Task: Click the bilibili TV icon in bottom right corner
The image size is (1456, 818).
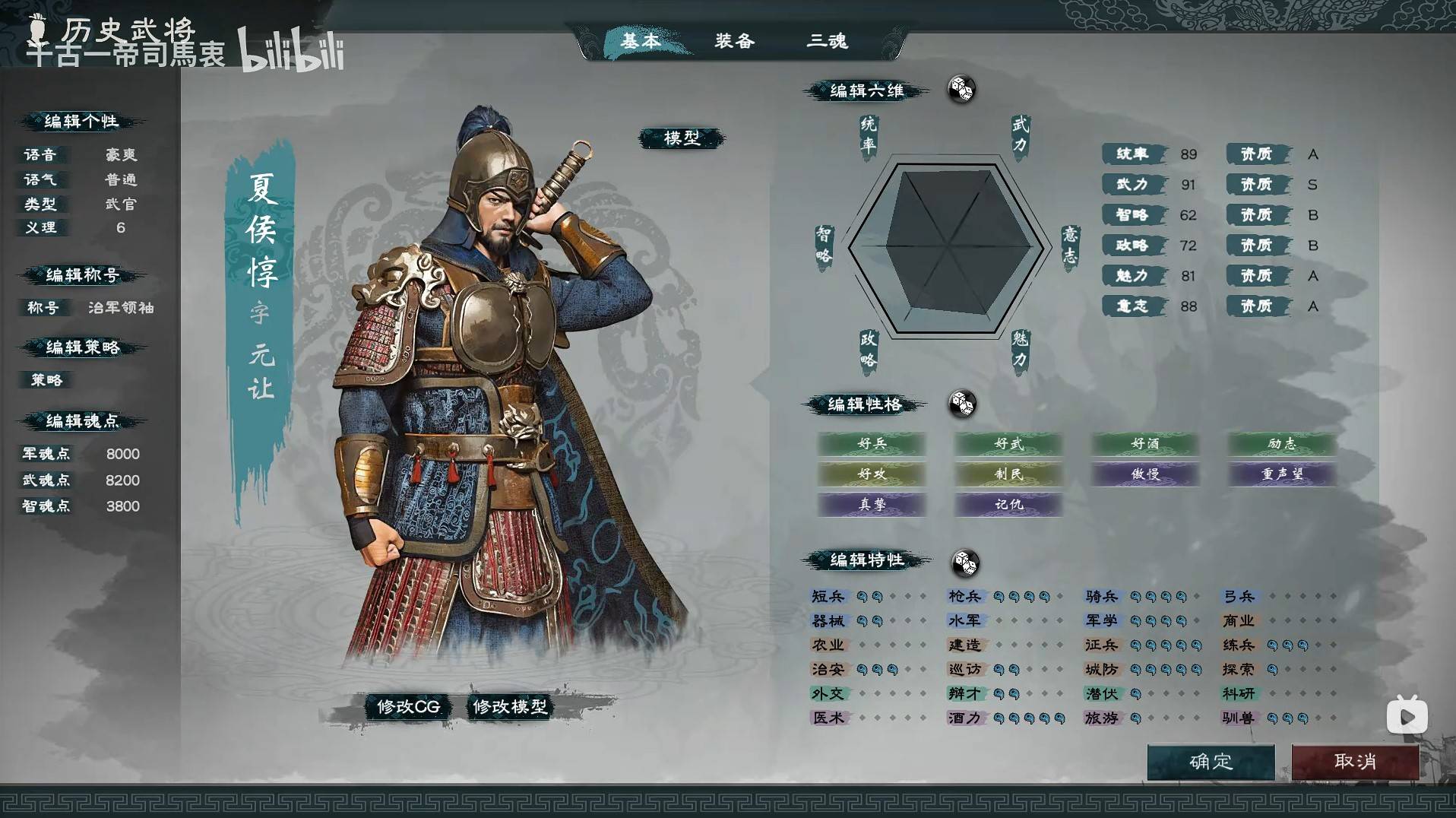Action: (x=1407, y=715)
